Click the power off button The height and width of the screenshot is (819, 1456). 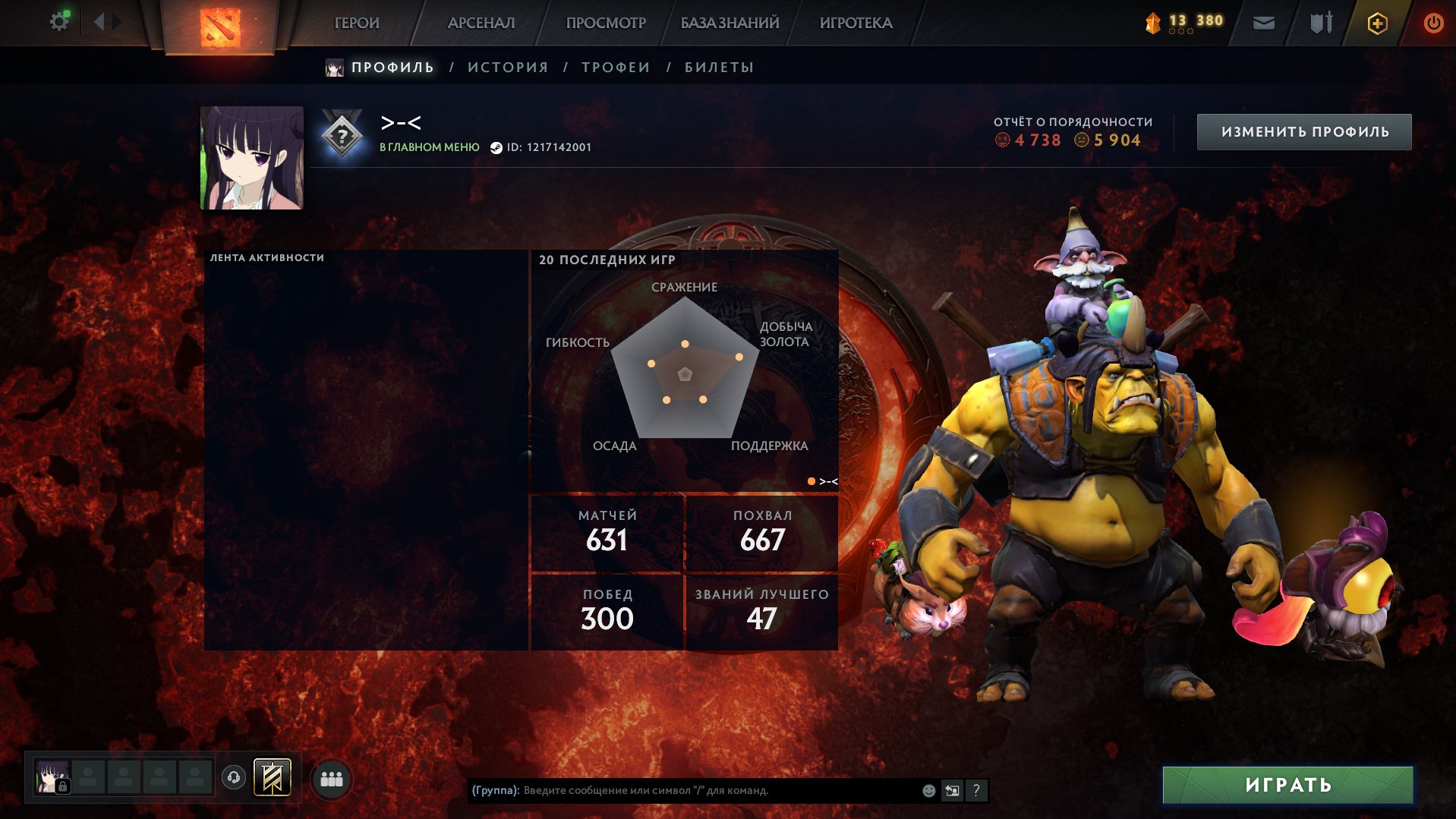point(1433,23)
